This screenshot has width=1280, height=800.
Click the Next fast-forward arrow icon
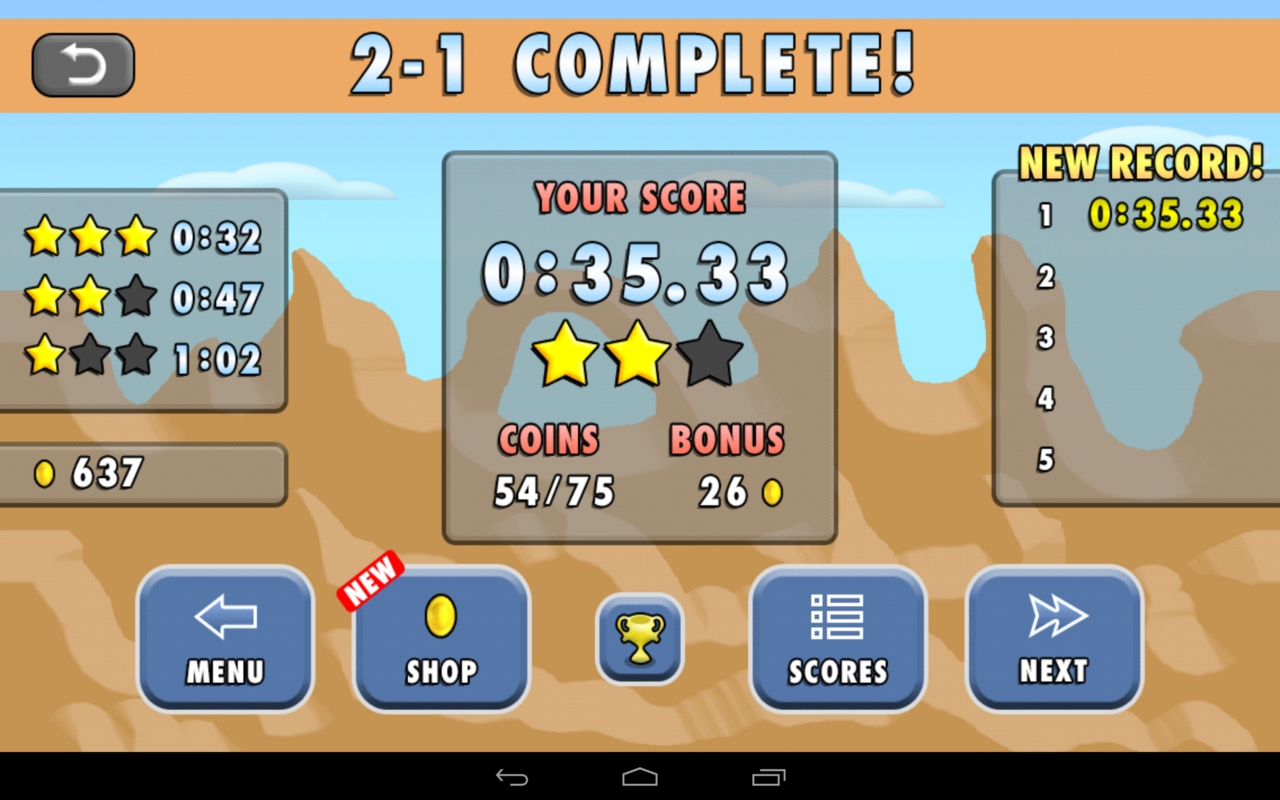tap(1055, 618)
